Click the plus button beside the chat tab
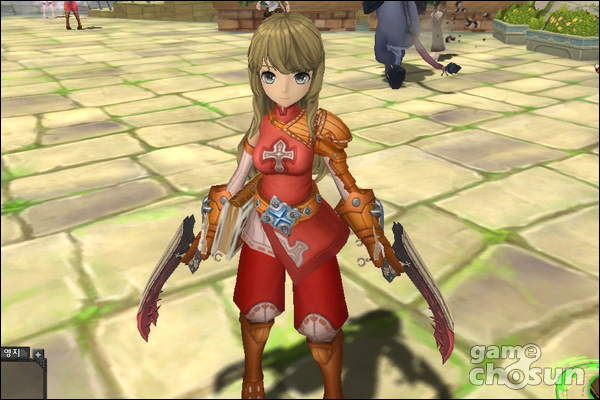The width and height of the screenshot is (600, 400). 38,353
